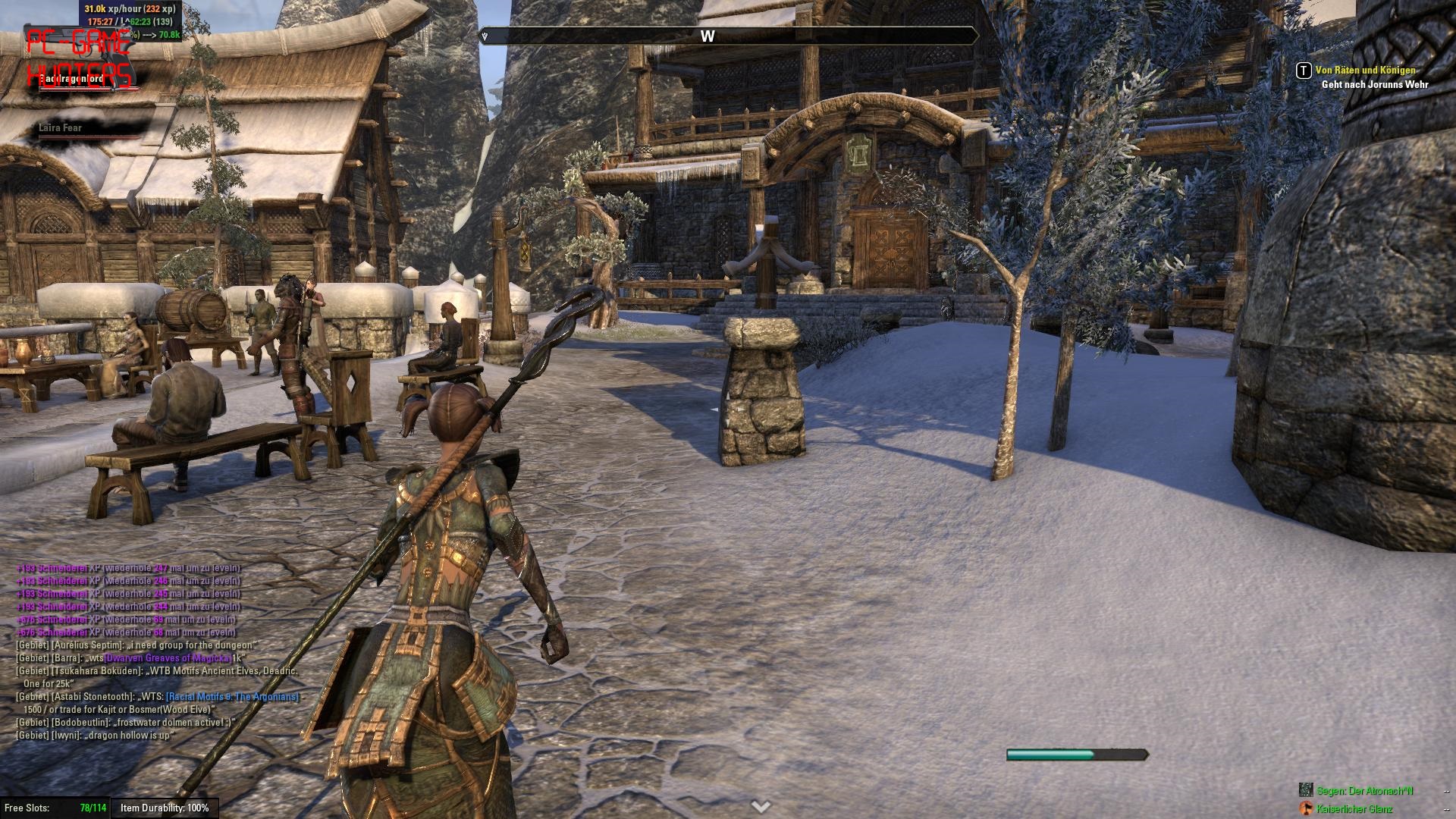Open the Dwarven Greaves of Magicka item link
The width and height of the screenshot is (1456, 819).
167,658
